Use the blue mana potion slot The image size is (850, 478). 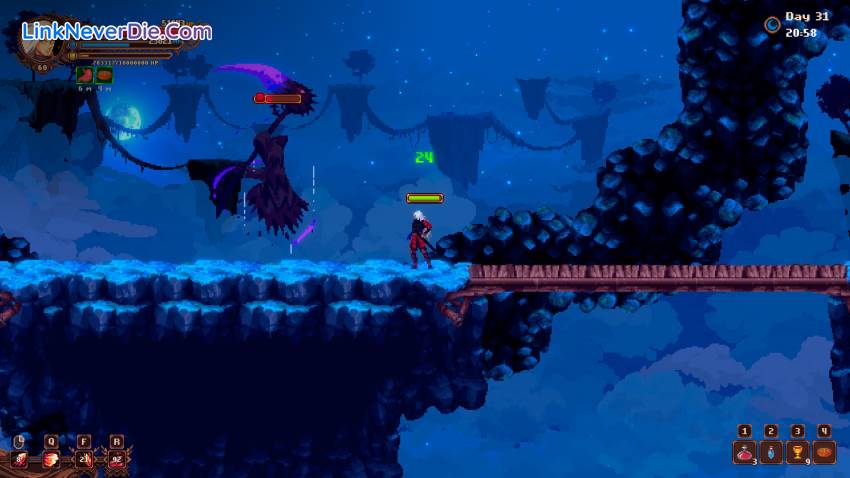pyautogui.click(x=771, y=452)
